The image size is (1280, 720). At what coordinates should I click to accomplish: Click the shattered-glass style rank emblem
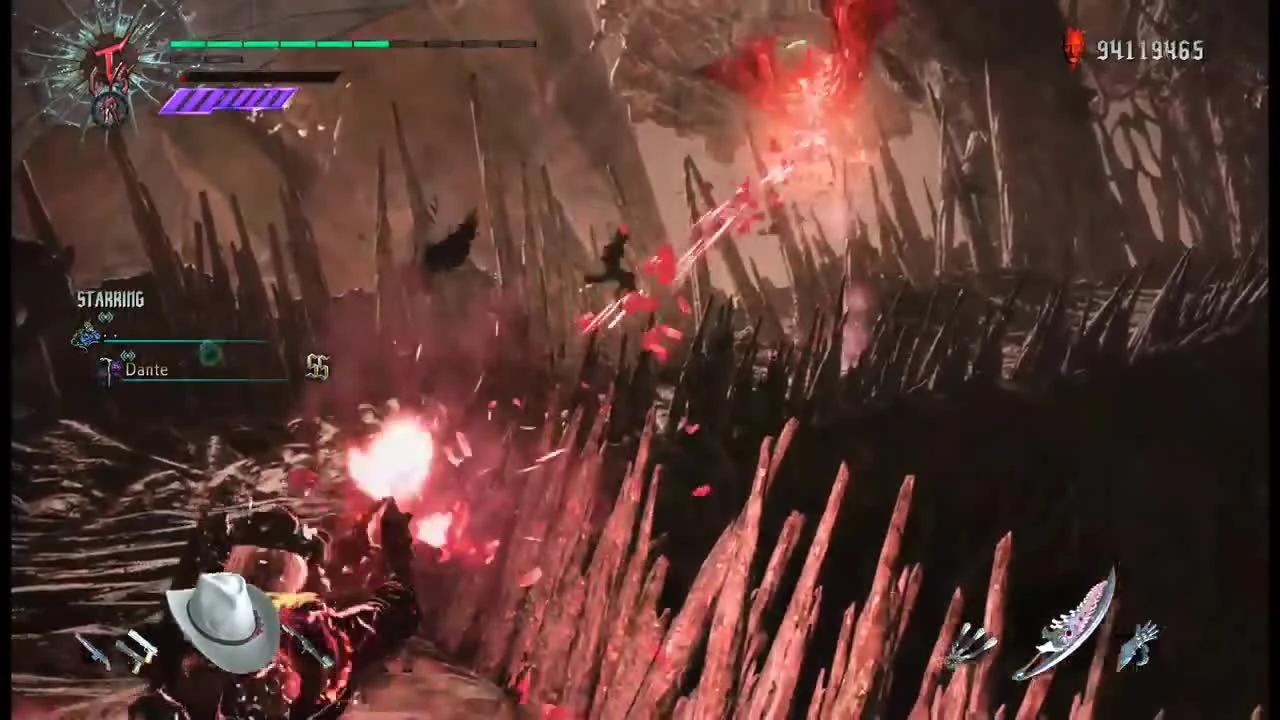coord(95,62)
